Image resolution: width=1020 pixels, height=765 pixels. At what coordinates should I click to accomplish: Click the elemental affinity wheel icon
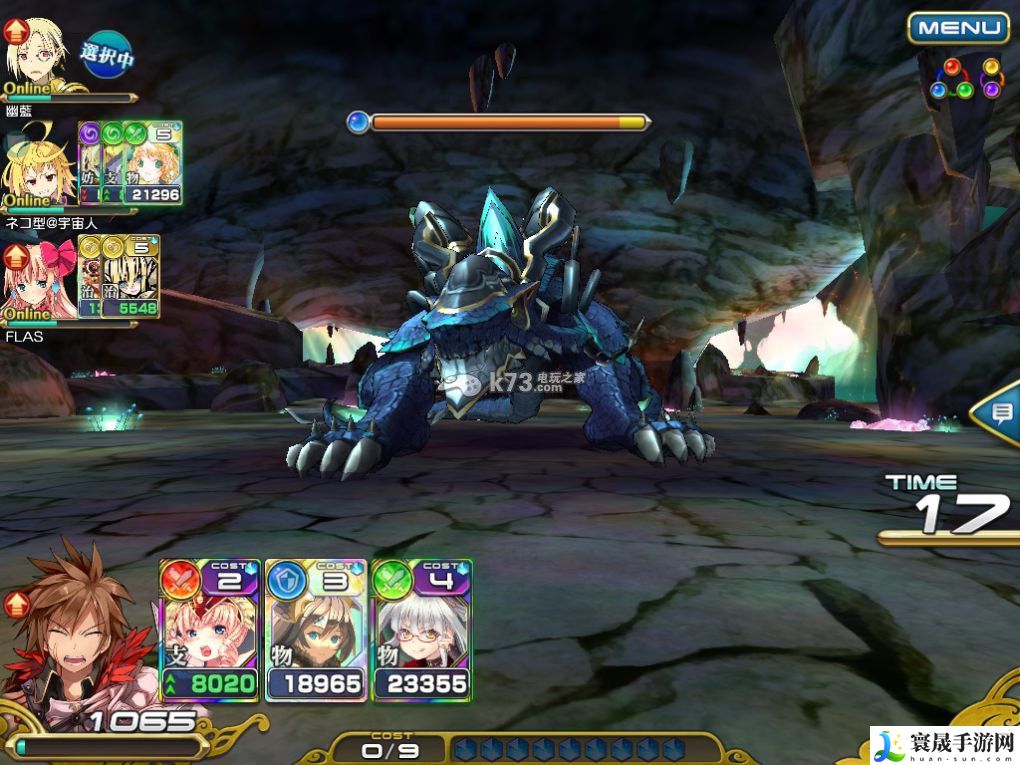966,79
